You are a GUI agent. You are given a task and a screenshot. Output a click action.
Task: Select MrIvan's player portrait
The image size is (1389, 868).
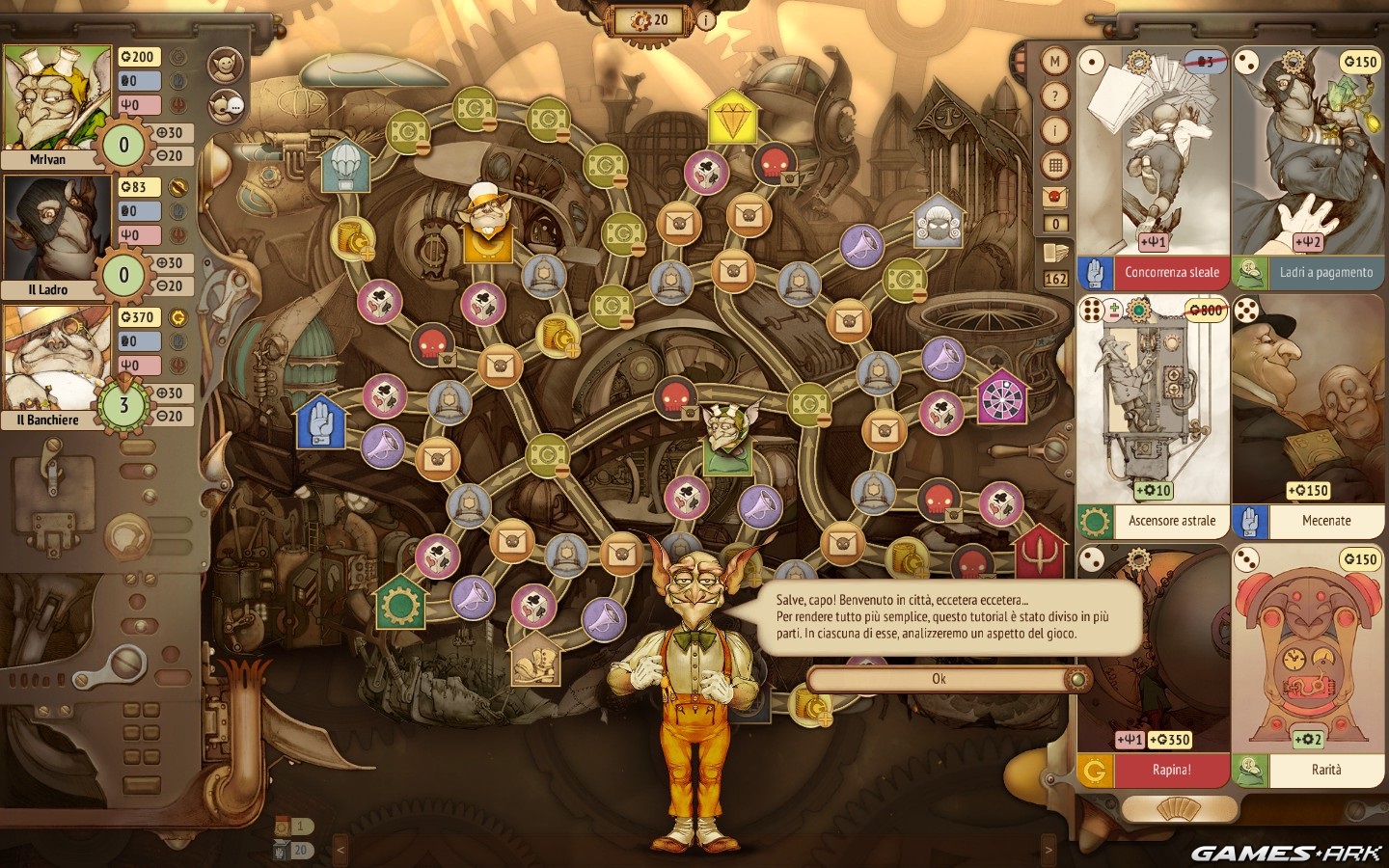[58, 99]
